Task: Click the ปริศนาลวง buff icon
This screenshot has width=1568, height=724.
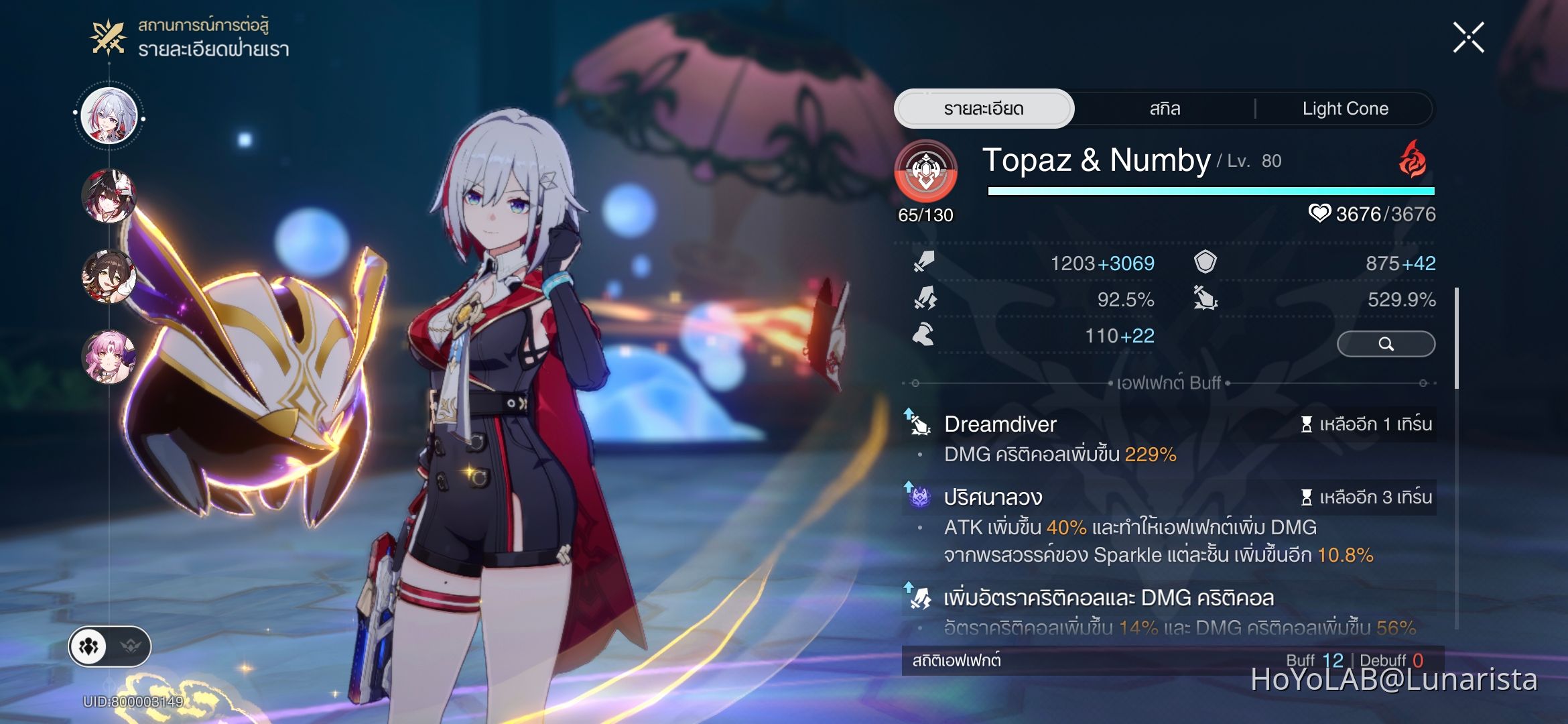Action: [x=920, y=497]
